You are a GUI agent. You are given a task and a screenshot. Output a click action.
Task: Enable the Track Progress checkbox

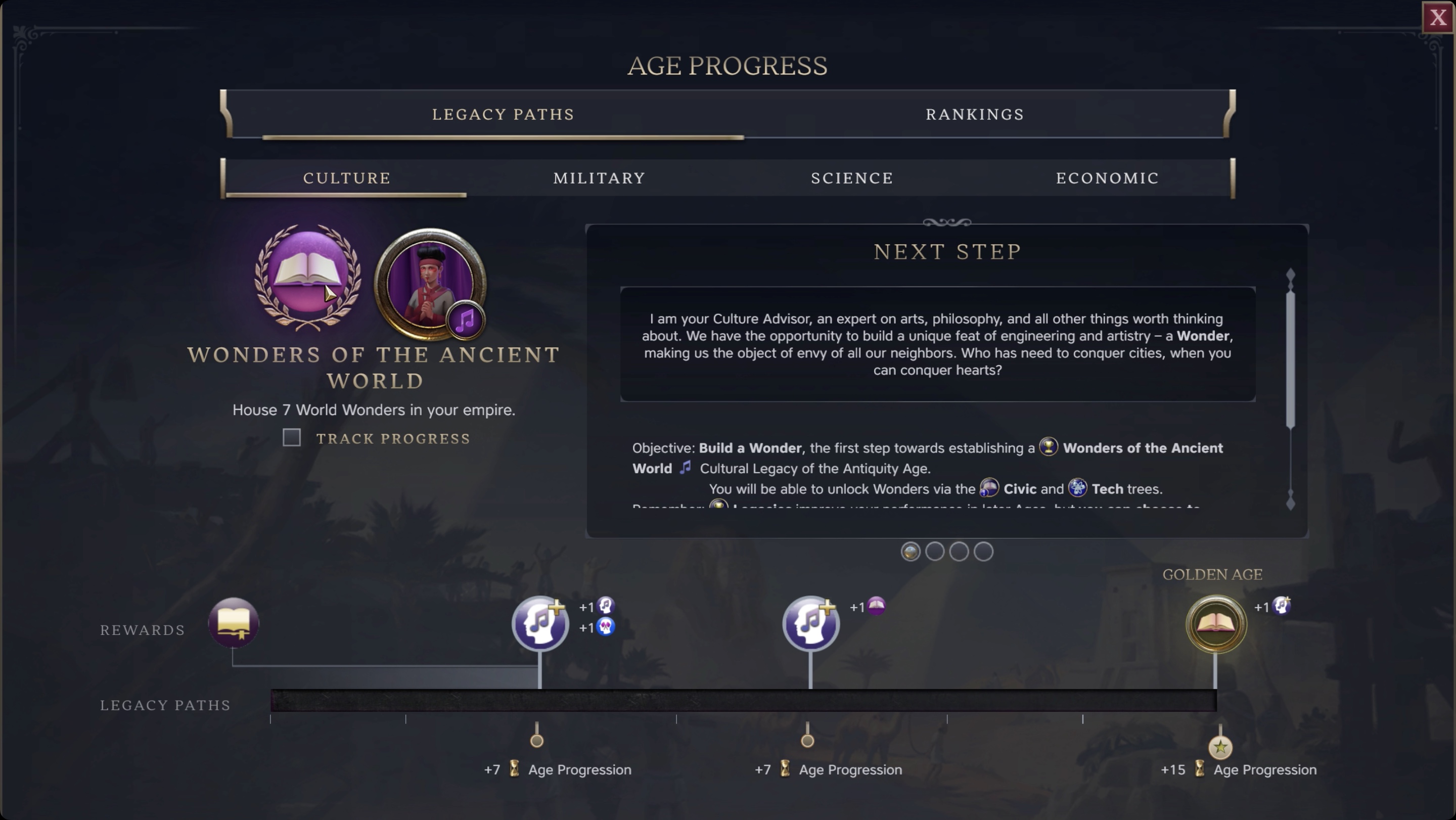click(292, 437)
